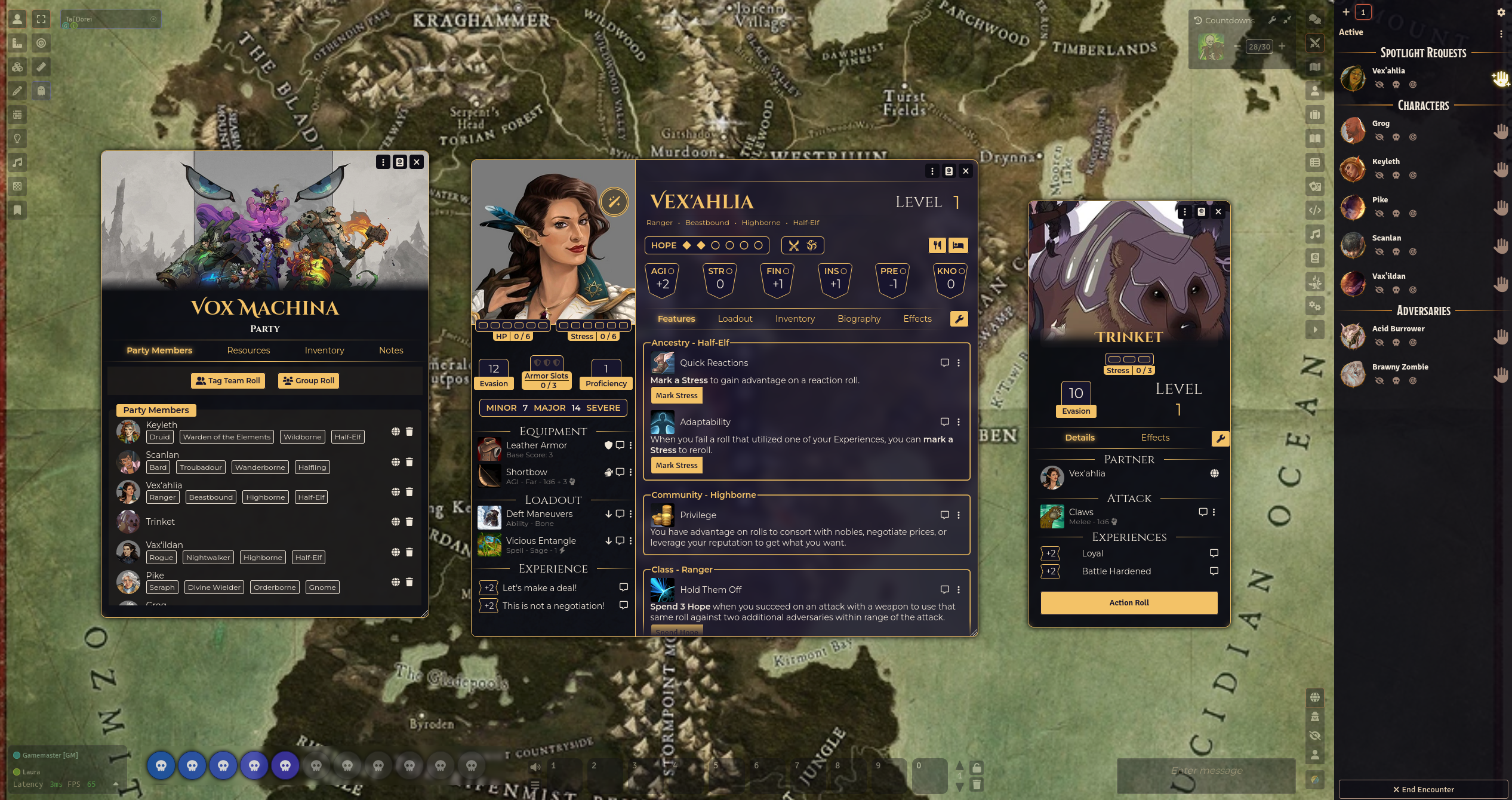This screenshot has height=800, width=1512.
Task: Open the Effects tab on Trinket's card
Action: 1154,438
